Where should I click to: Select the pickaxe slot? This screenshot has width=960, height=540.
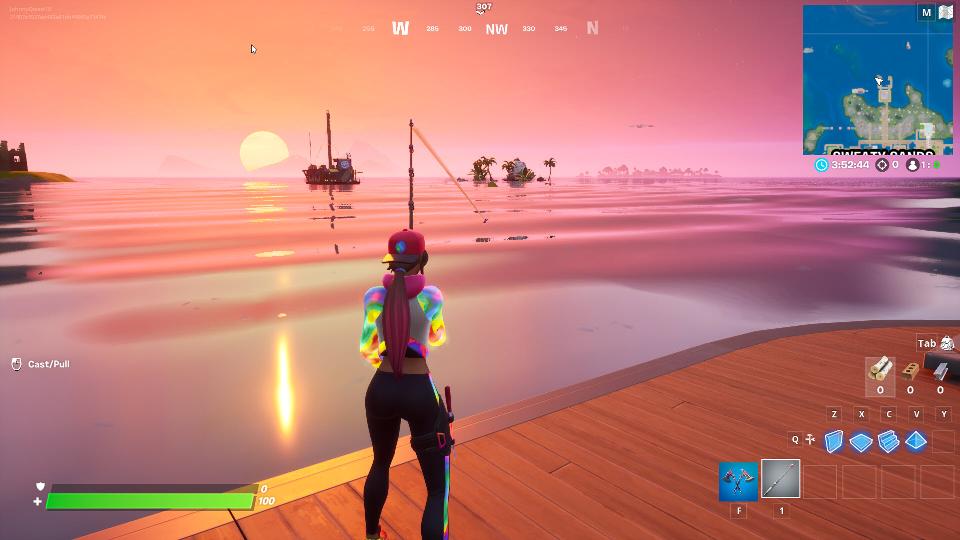tap(738, 480)
